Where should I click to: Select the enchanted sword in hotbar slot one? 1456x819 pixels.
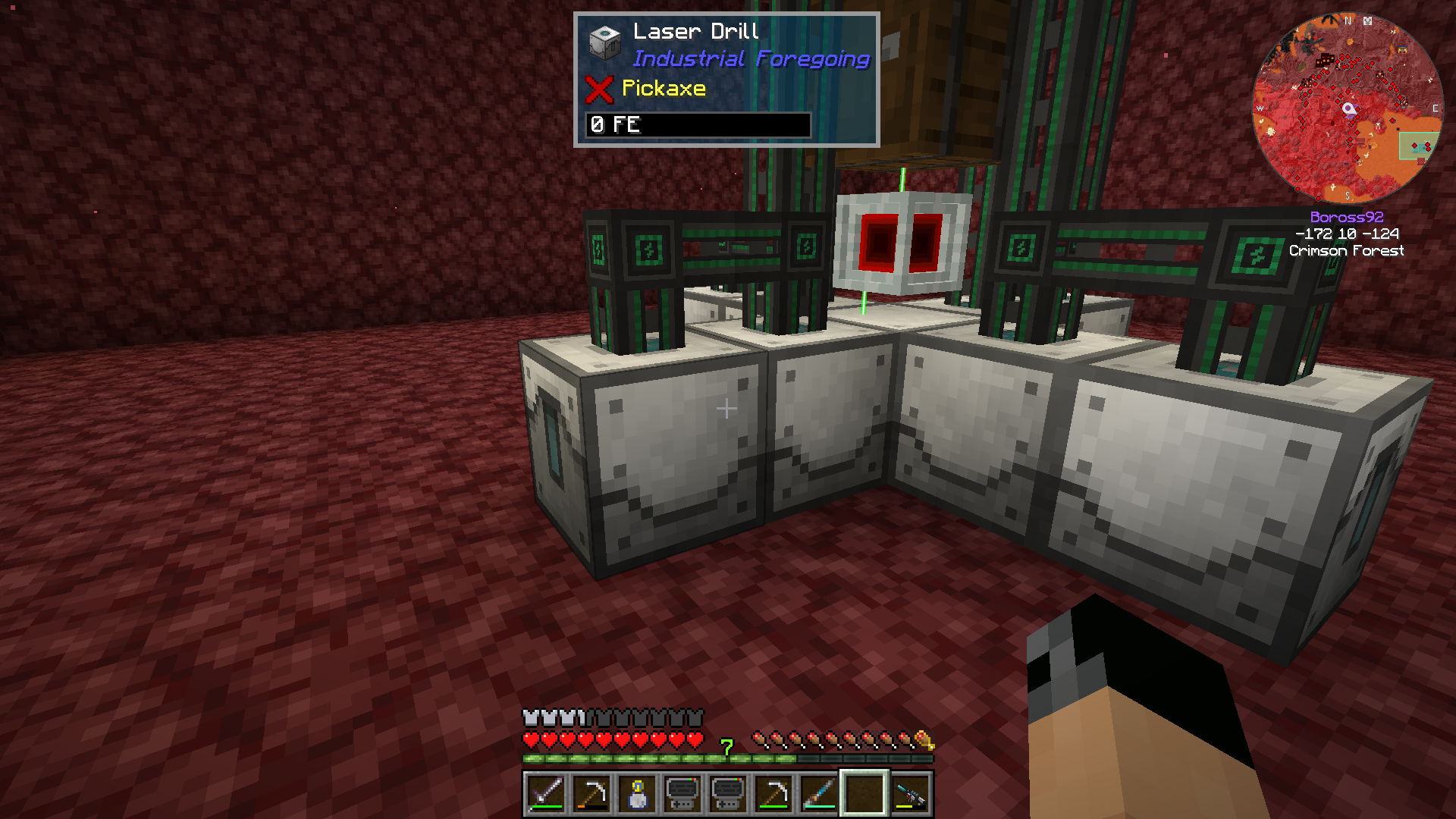point(546,794)
